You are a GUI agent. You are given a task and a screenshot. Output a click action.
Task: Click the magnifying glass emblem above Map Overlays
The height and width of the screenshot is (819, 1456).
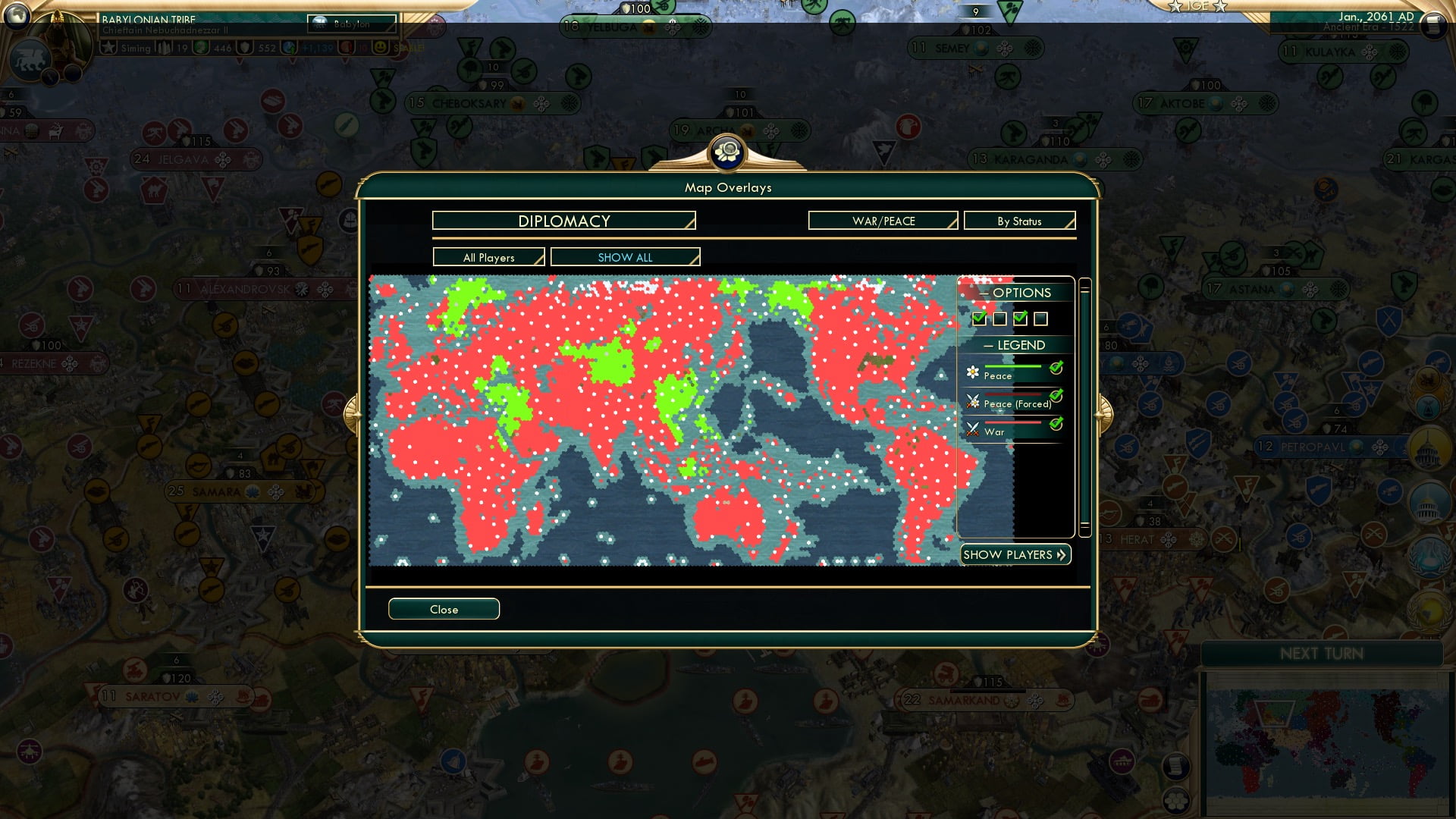[727, 152]
